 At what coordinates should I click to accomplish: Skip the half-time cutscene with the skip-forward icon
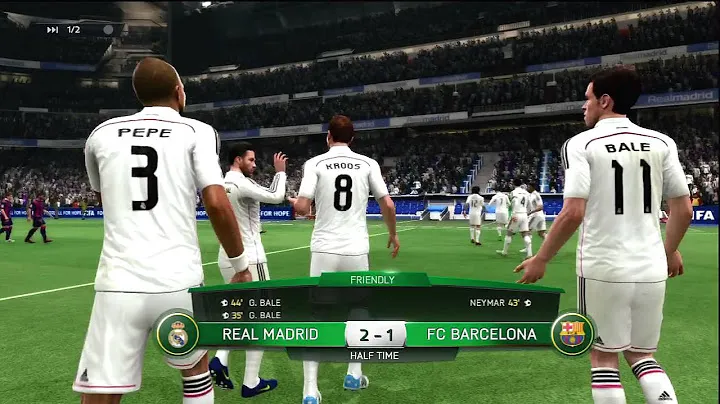tap(52, 30)
